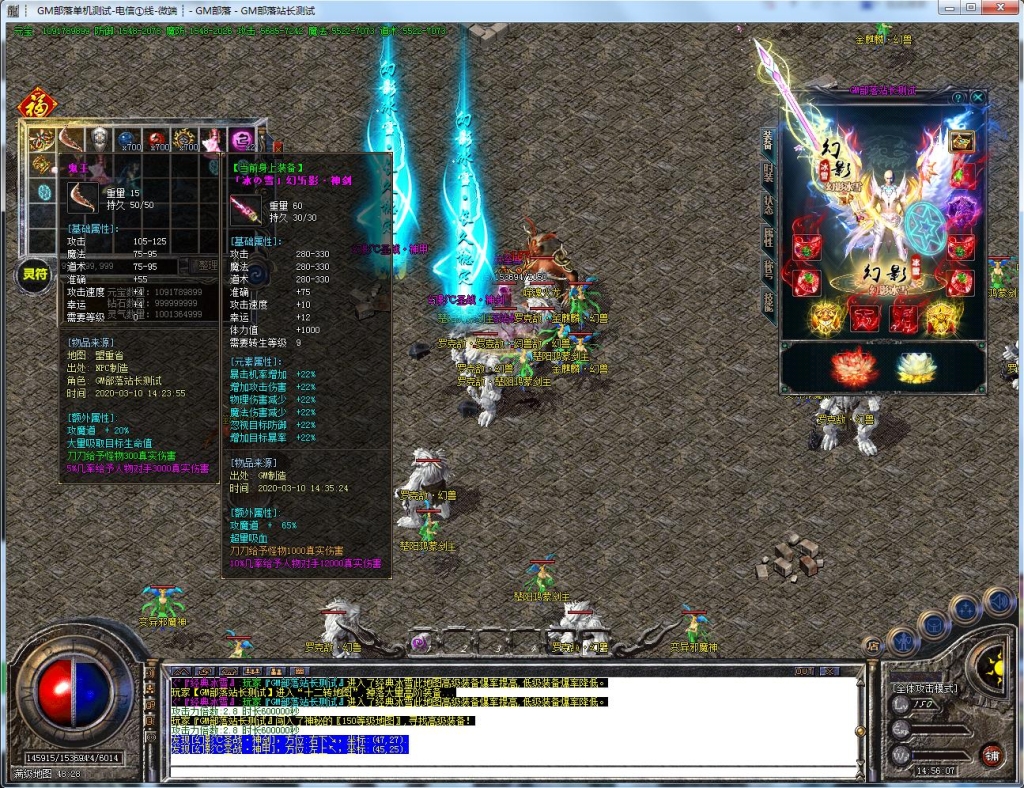Switch to the 时装 (fashion) tab
This screenshot has height=788, width=1024.
pyautogui.click(x=768, y=173)
